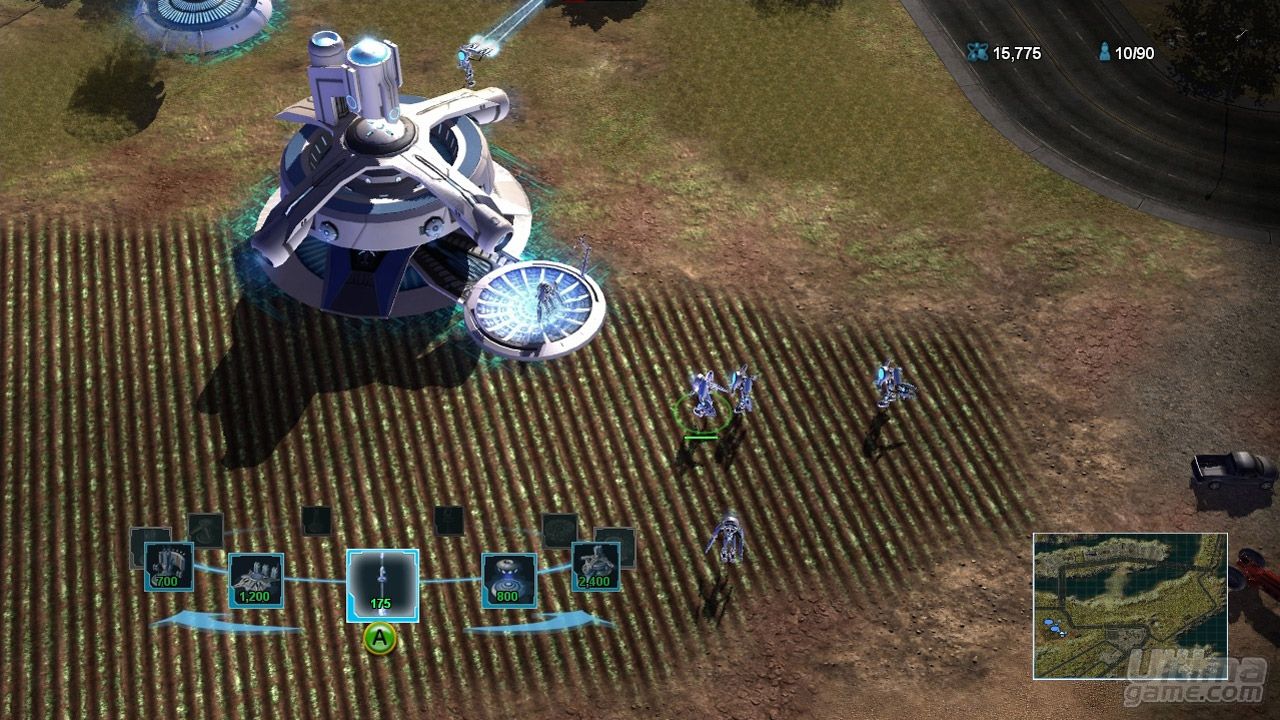The image size is (1280, 720).
Task: Click on the minimap
Action: point(1130,605)
